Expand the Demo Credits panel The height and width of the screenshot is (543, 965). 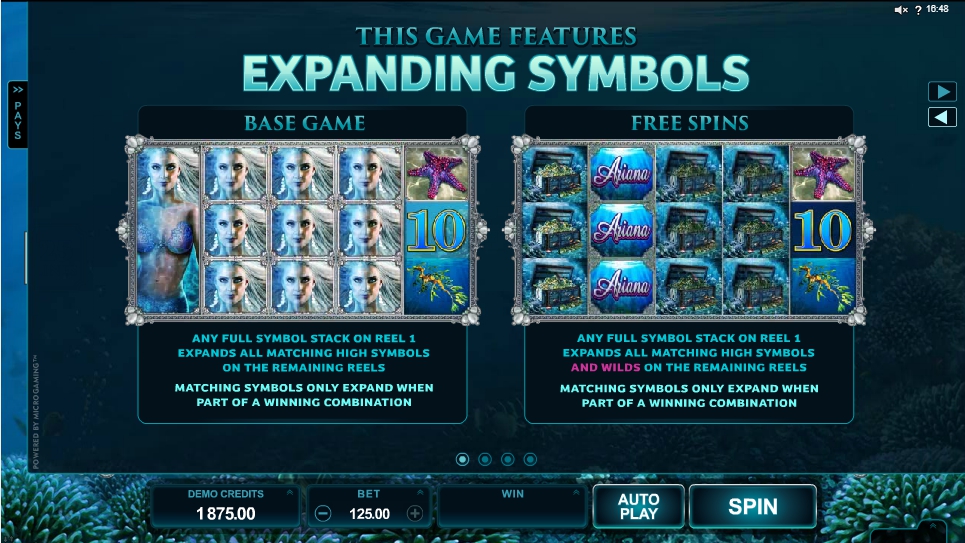point(290,493)
